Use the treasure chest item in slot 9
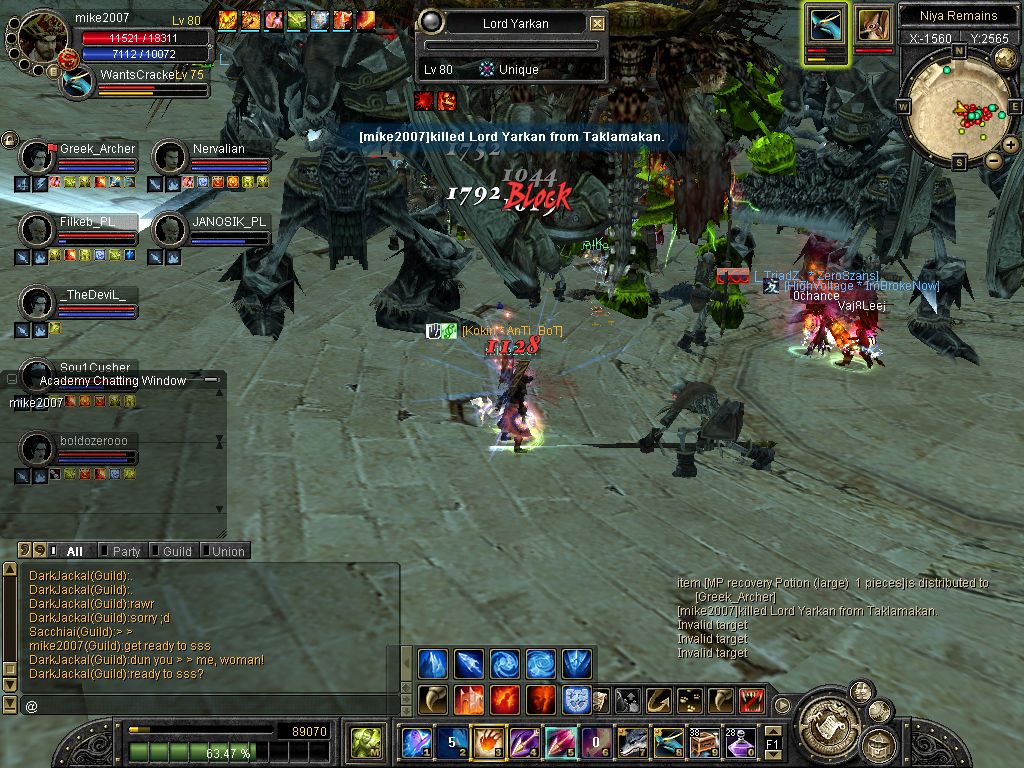 point(703,742)
